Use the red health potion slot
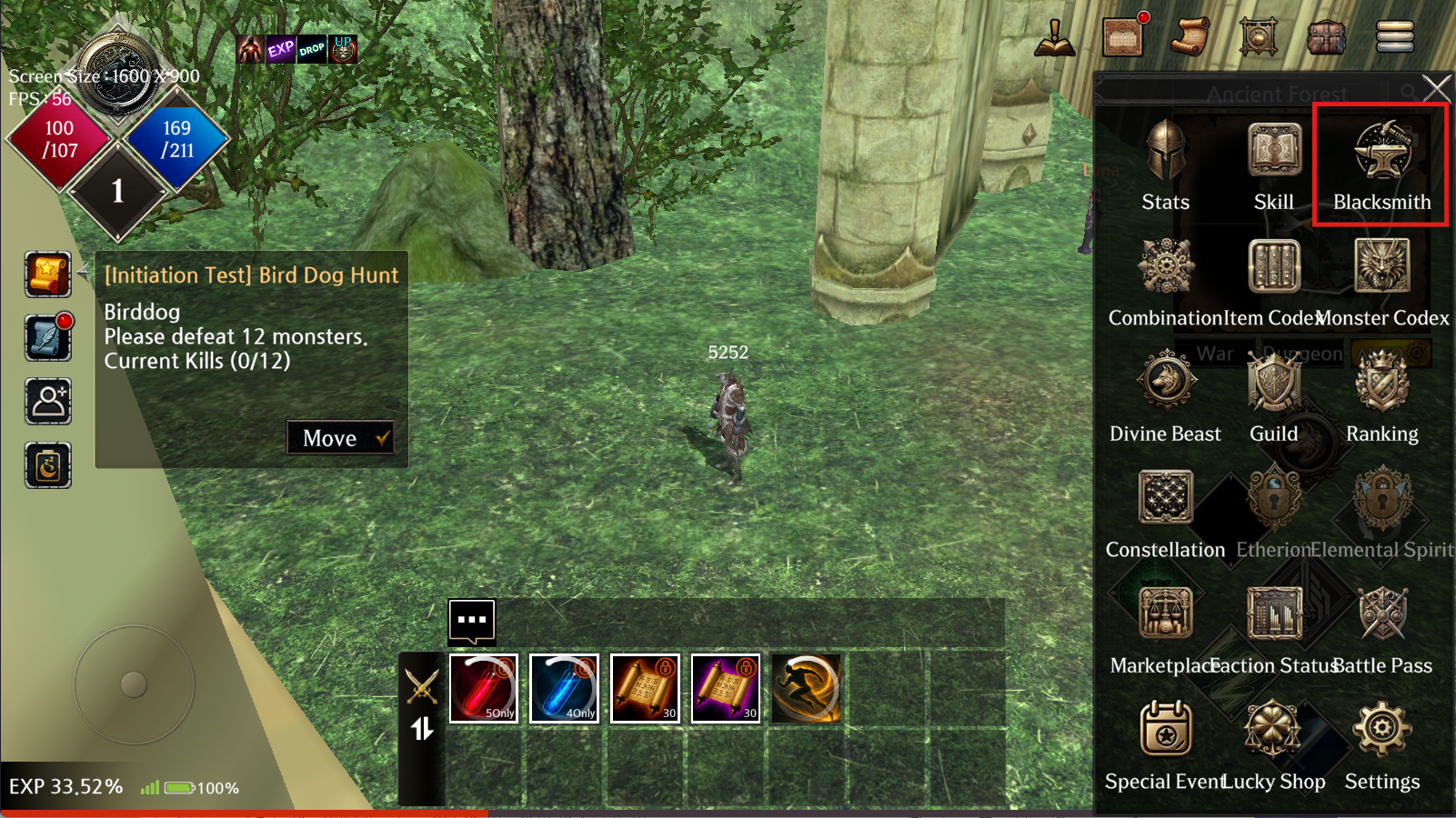Screen dimensions: 1456x818 484,688
